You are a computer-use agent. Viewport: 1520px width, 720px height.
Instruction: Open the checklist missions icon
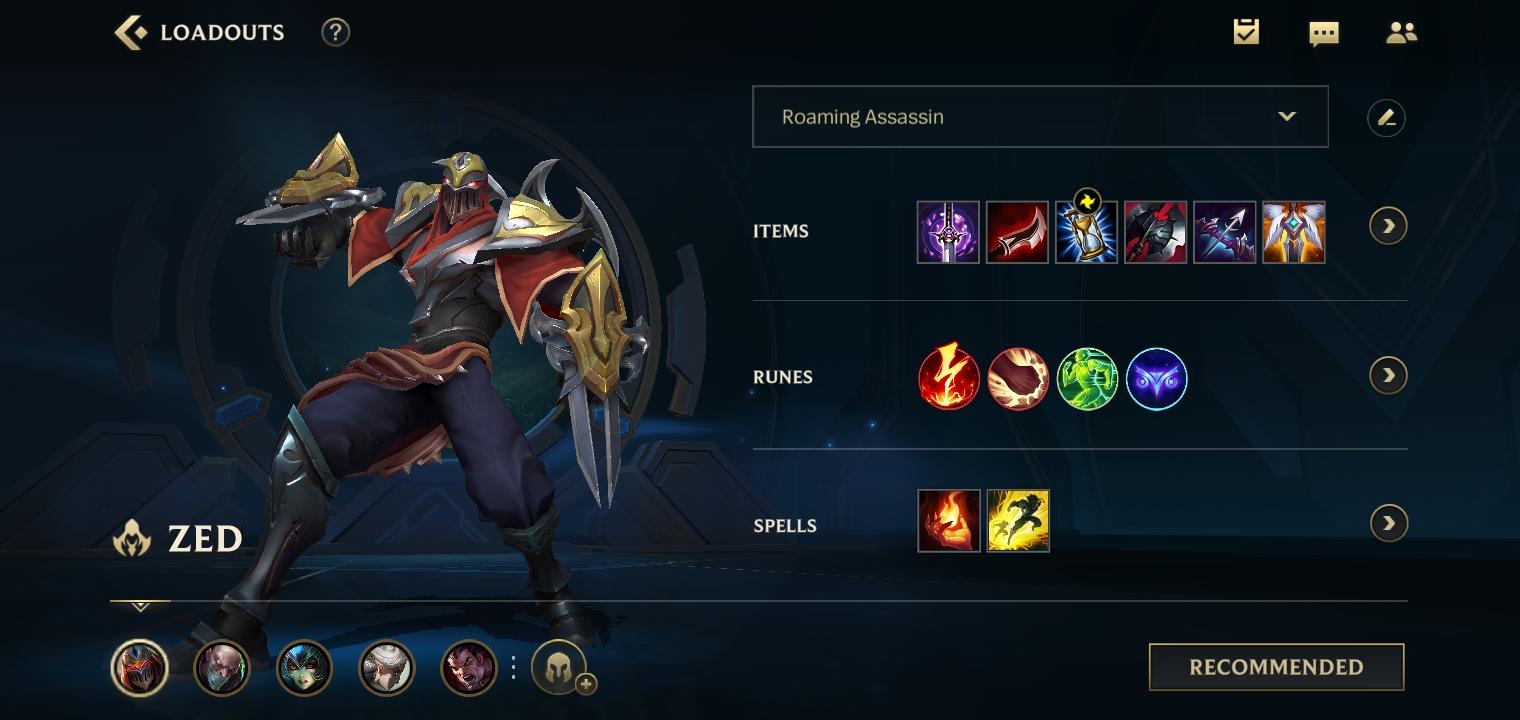1246,32
